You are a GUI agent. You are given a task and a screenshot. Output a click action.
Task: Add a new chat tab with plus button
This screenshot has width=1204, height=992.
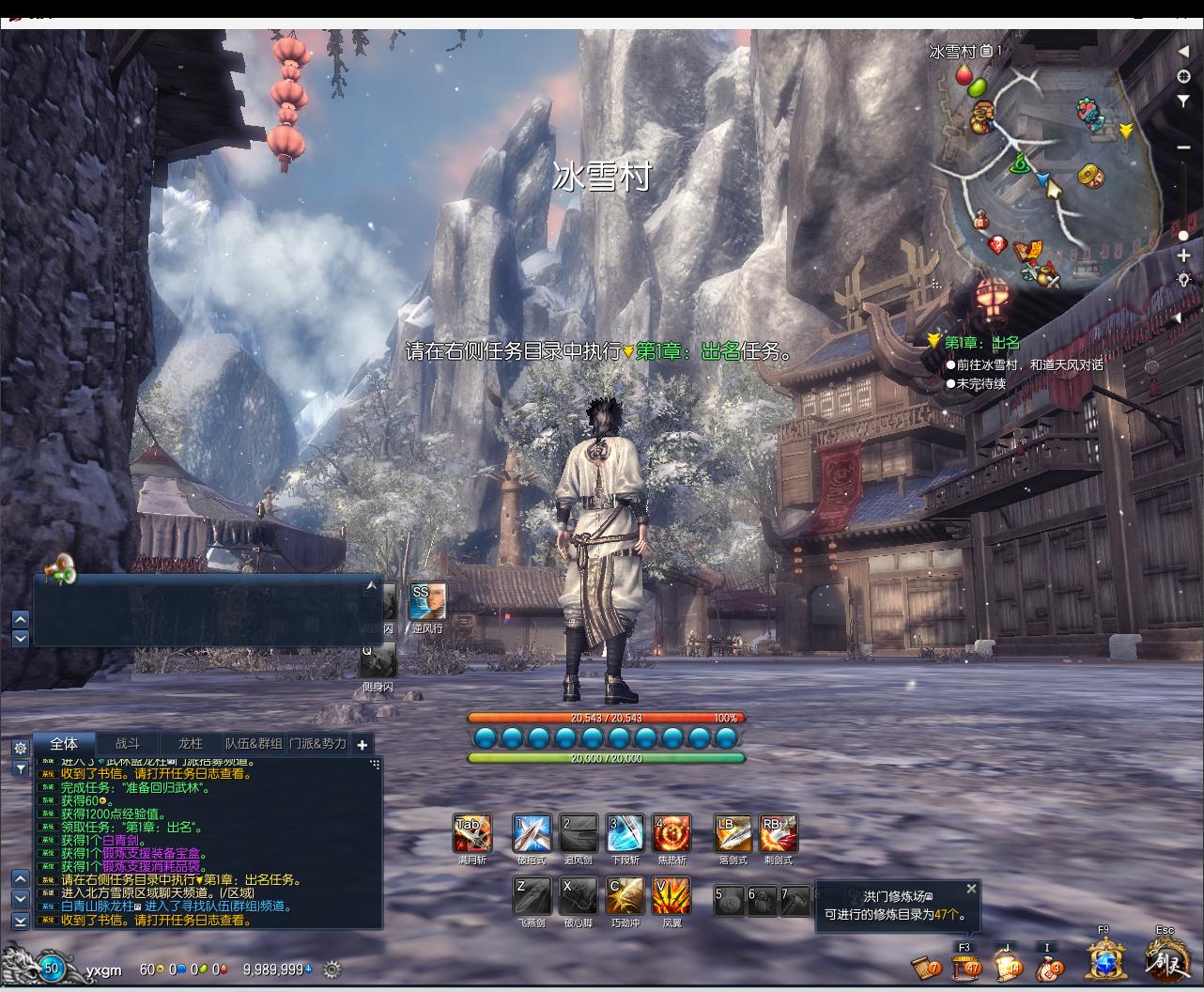click(x=363, y=744)
